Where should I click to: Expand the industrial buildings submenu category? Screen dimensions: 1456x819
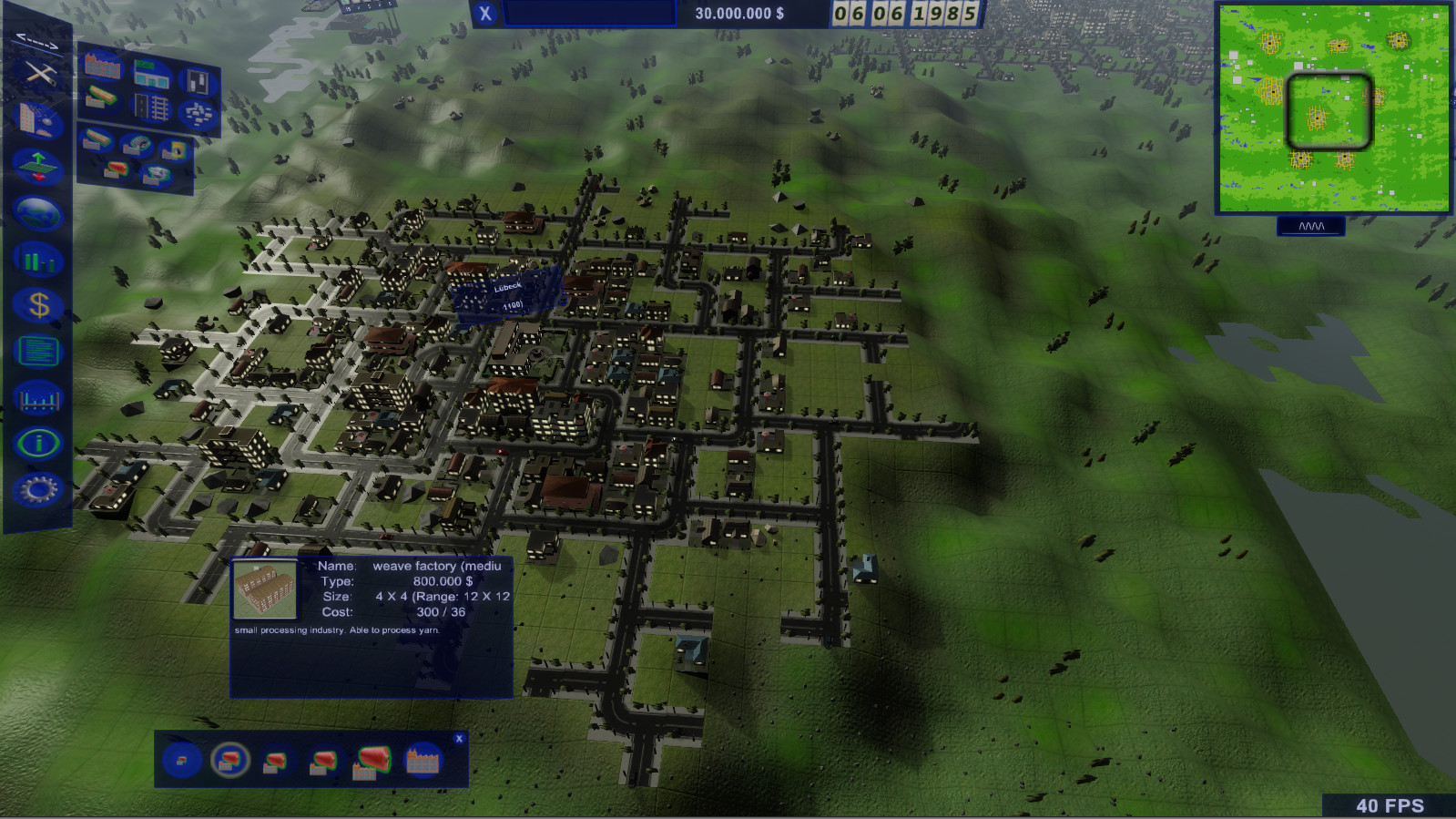click(x=101, y=67)
